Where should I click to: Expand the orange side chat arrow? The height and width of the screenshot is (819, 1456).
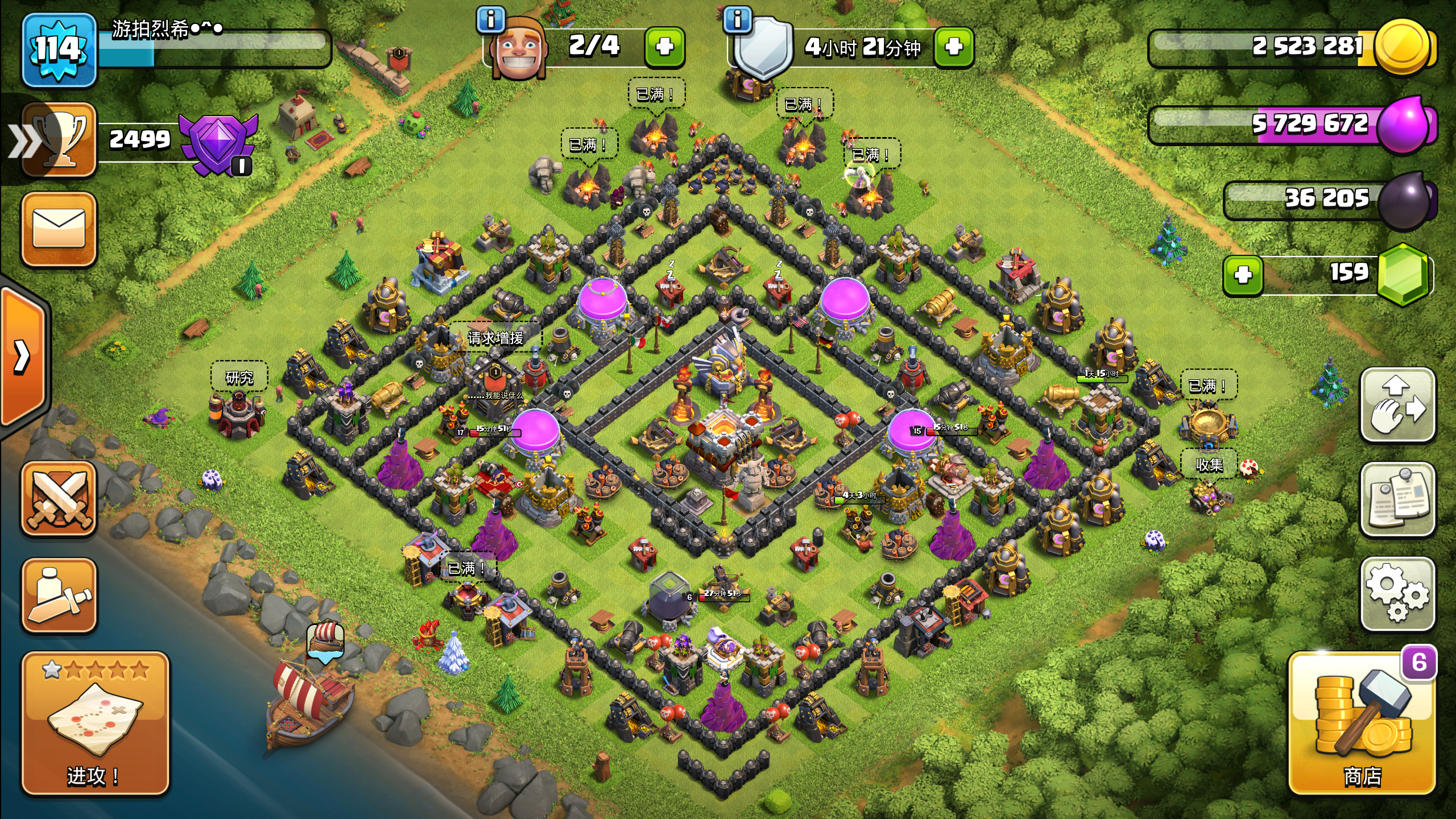click(x=23, y=357)
